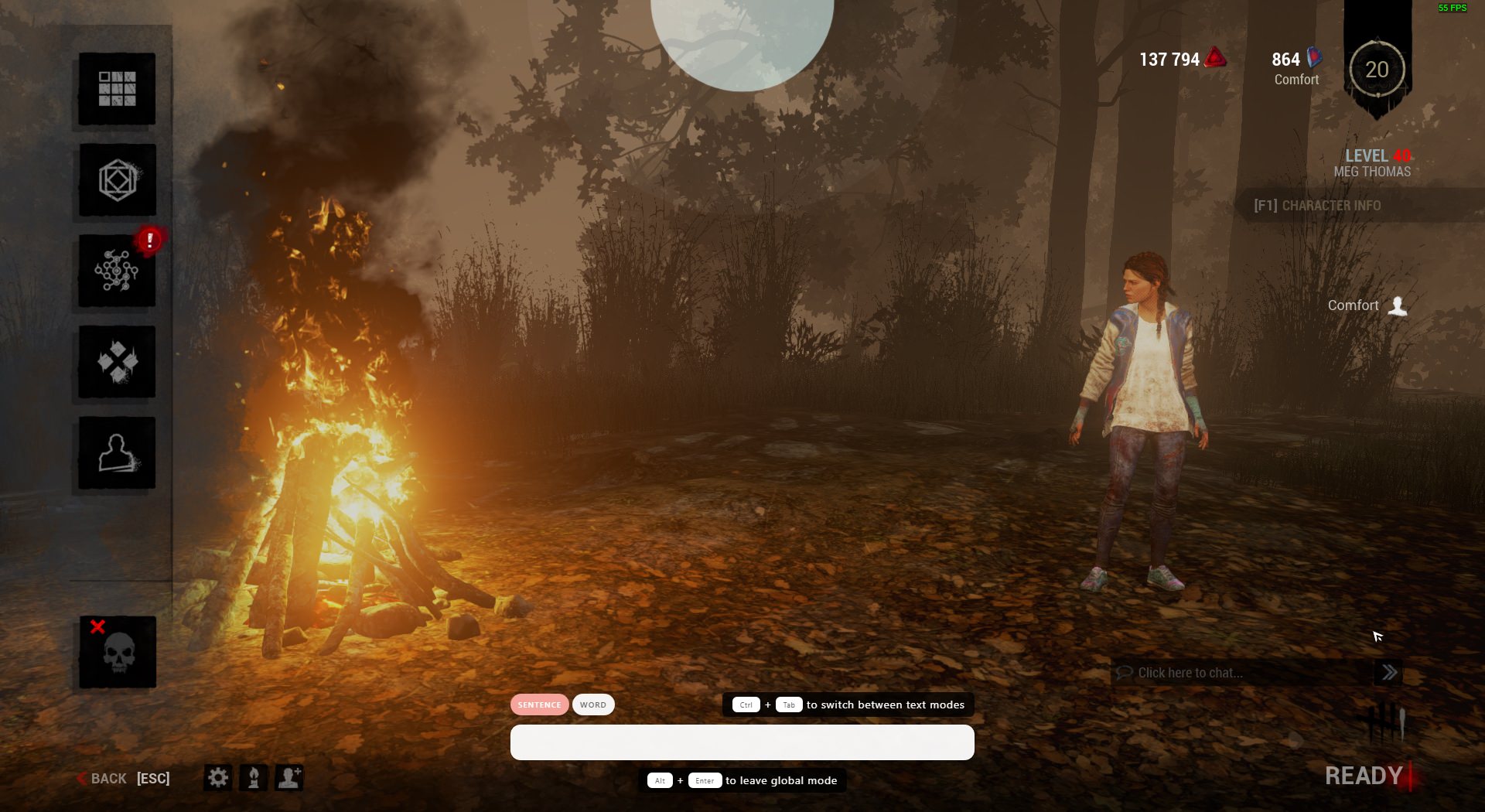
Task: Click the standing figure icon beside the gear
Action: pos(254,777)
